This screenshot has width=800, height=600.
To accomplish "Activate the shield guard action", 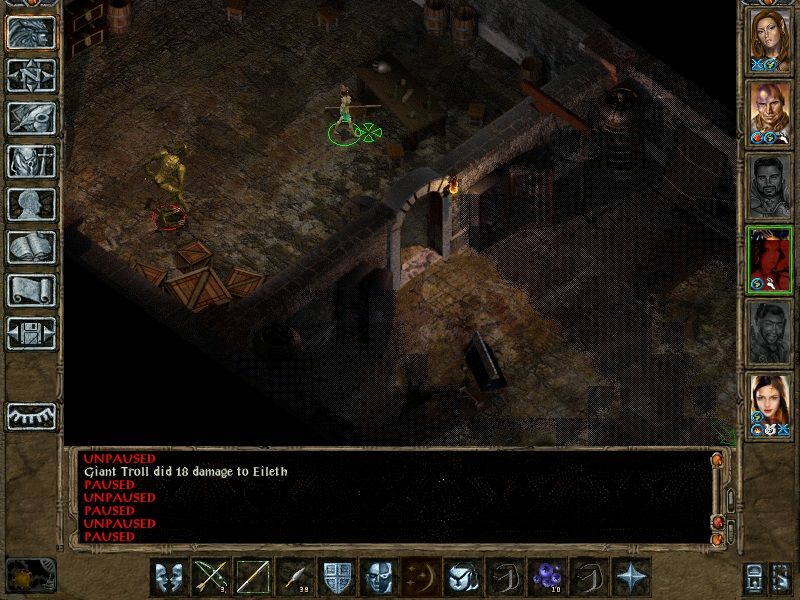I will [x=337, y=578].
